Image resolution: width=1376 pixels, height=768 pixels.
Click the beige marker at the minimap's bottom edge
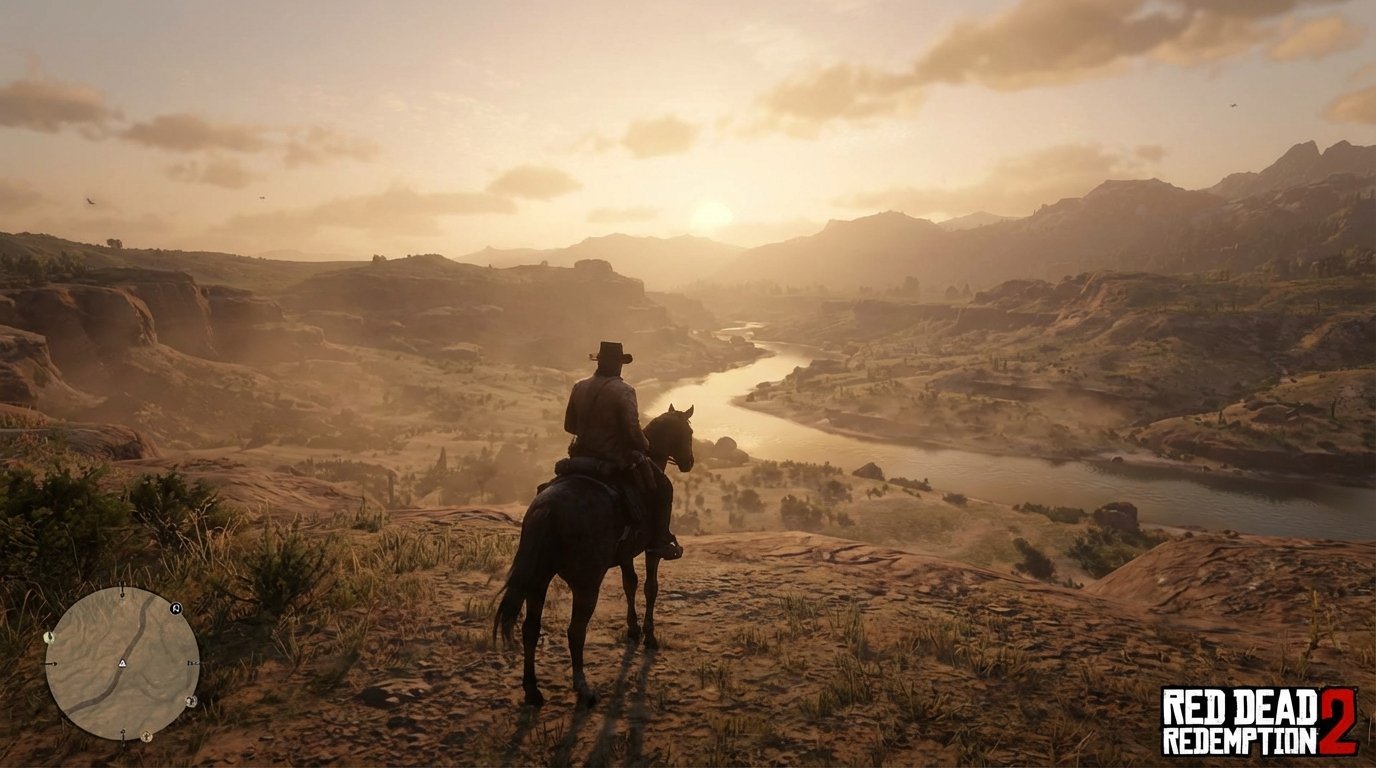pyautogui.click(x=146, y=736)
